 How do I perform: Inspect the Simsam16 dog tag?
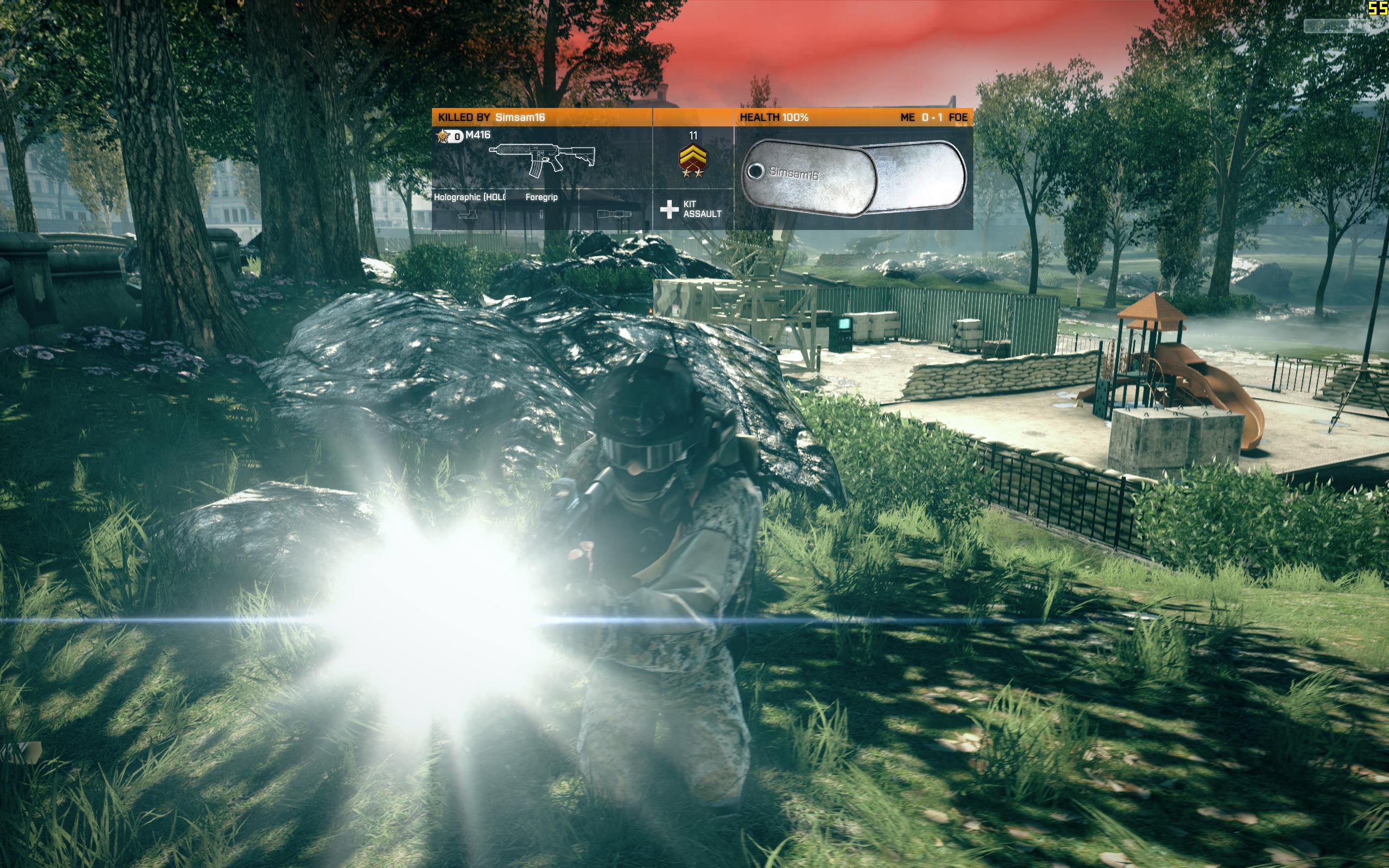pos(853,177)
